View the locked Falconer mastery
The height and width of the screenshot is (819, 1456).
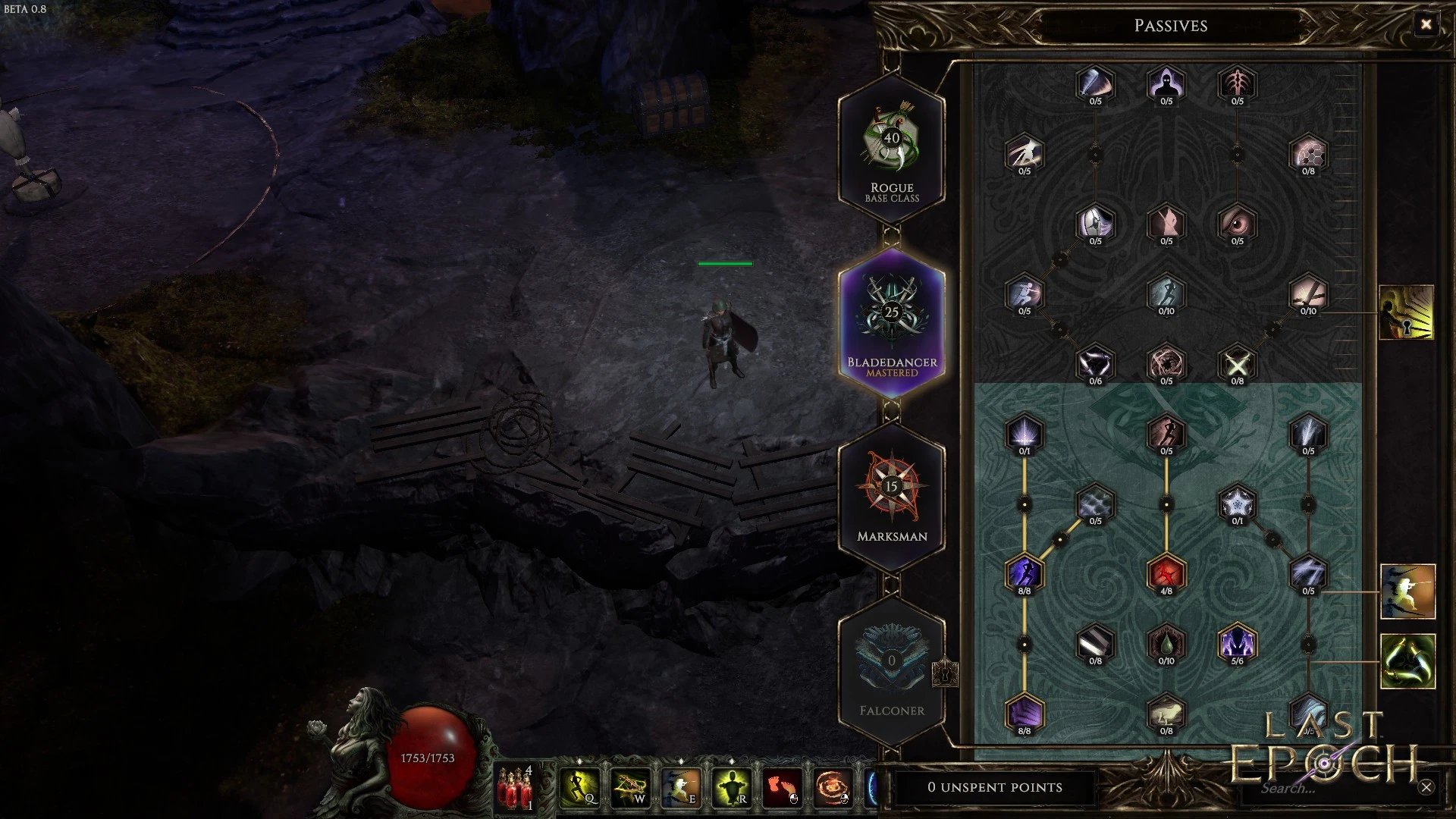[892, 670]
